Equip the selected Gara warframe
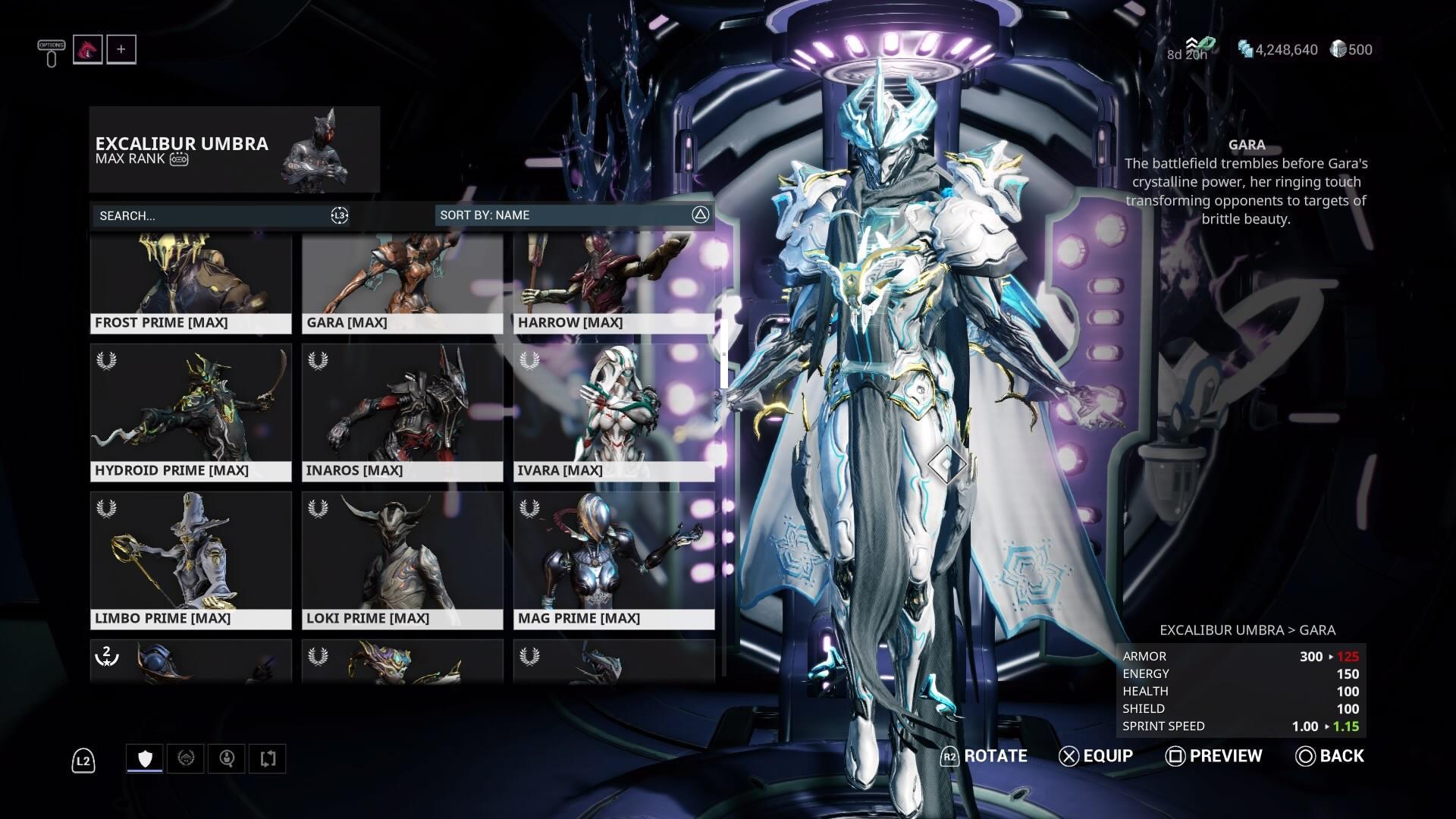The image size is (1456, 819). point(1096,756)
